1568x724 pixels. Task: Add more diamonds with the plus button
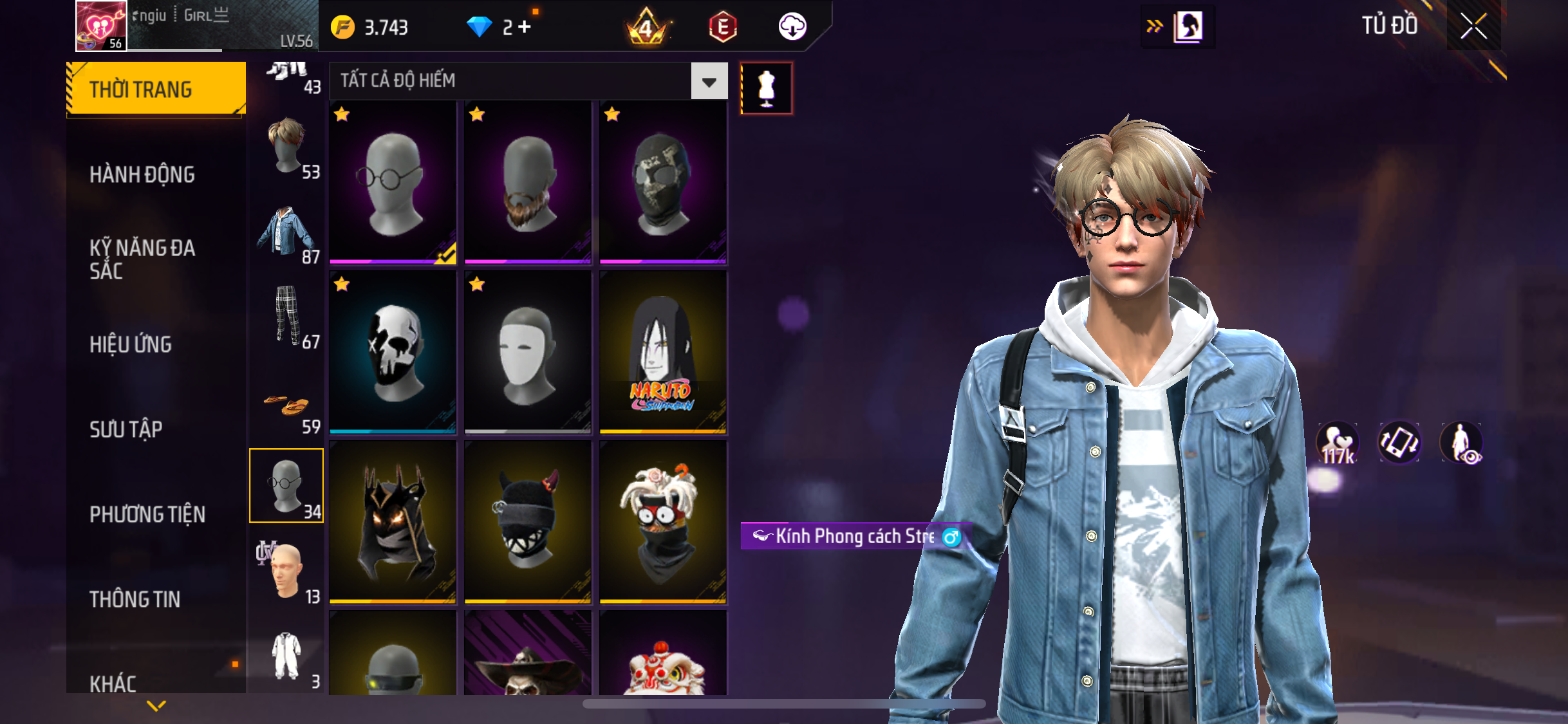pos(525,27)
